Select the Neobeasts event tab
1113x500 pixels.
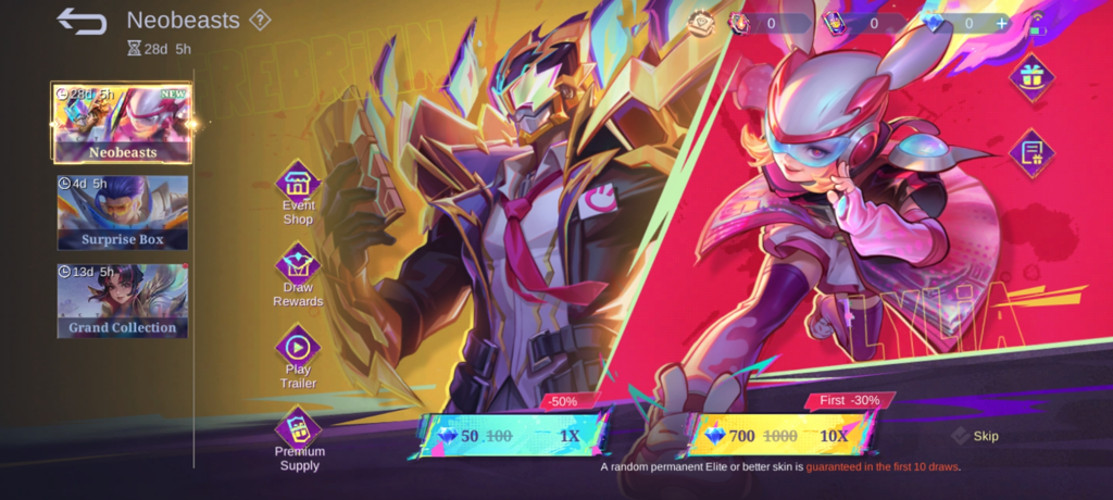pyautogui.click(x=122, y=123)
